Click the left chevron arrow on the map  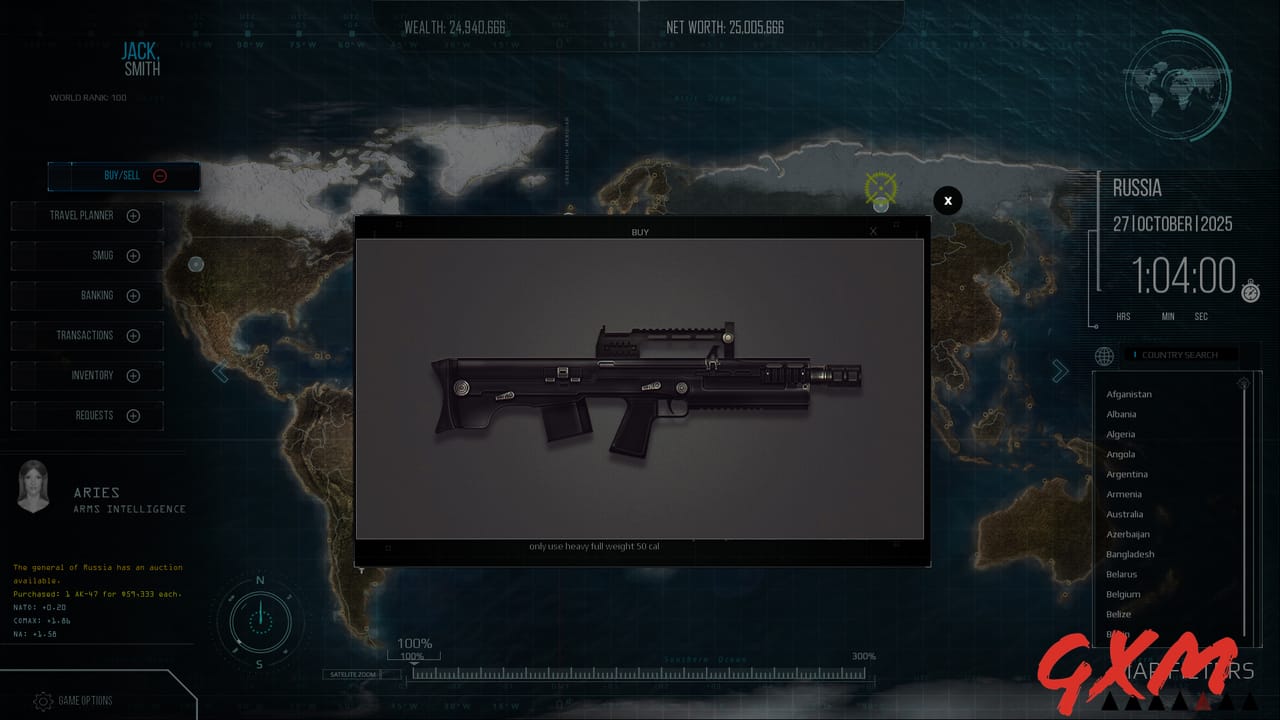pos(220,371)
